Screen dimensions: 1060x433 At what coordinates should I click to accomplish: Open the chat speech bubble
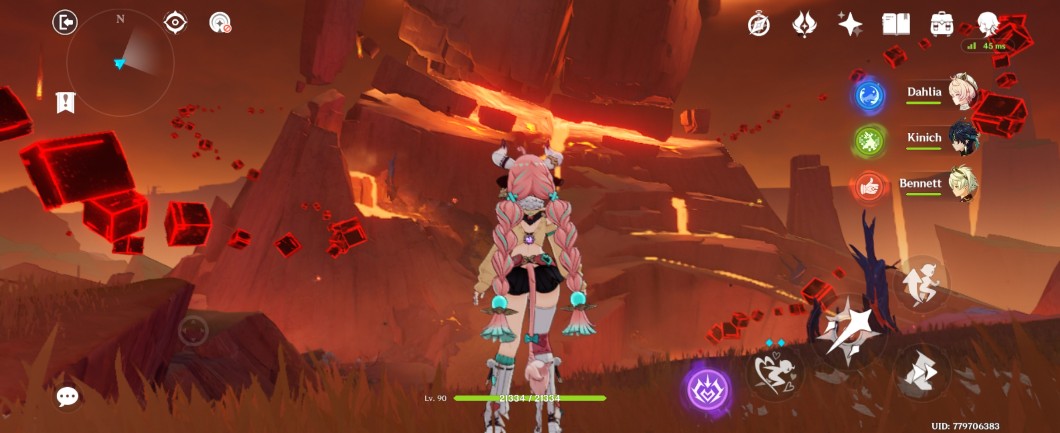pyautogui.click(x=67, y=397)
